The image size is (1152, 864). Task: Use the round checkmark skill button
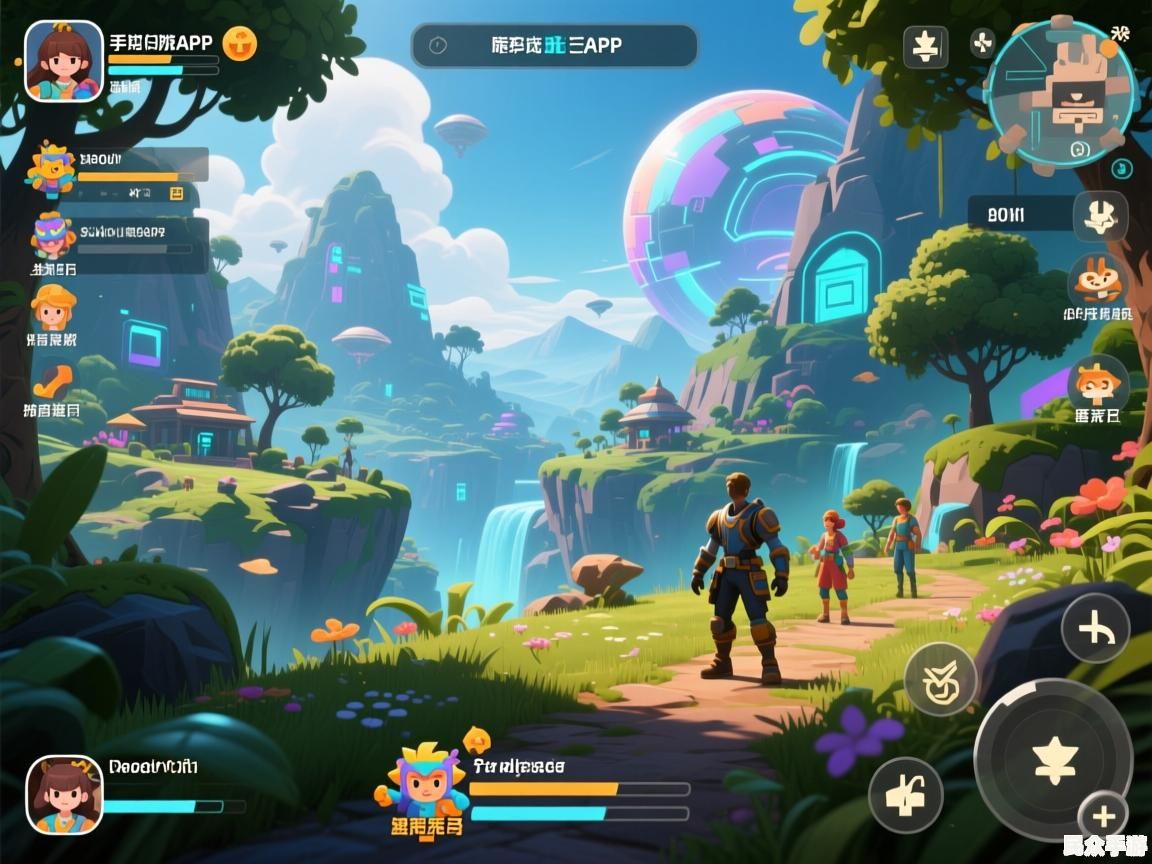(940, 679)
